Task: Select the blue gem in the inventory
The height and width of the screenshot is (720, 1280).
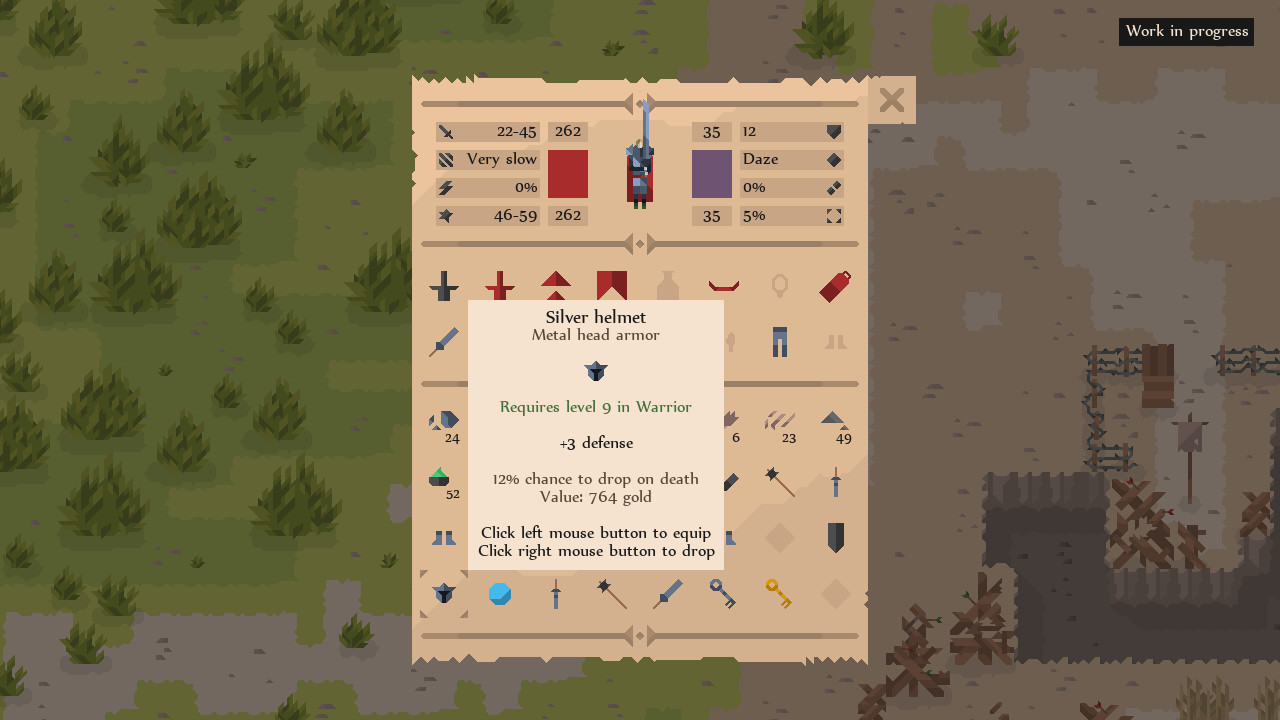Action: 500,593
